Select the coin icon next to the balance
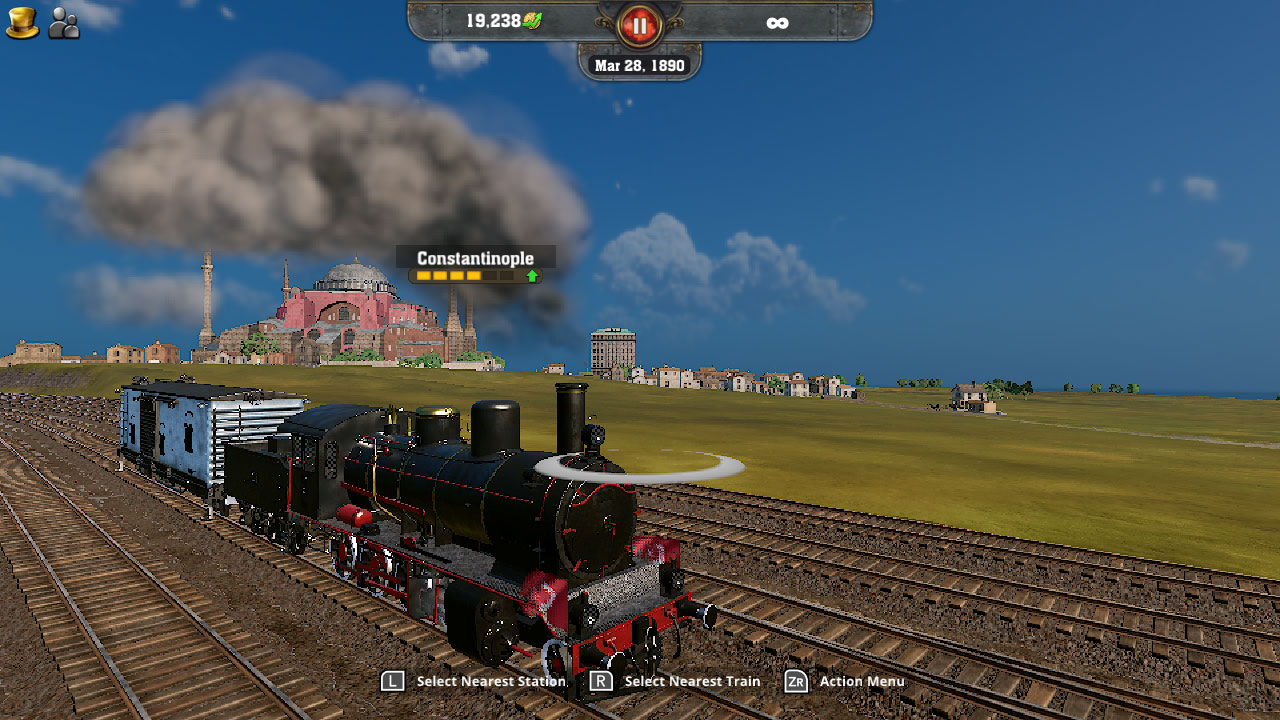This screenshot has height=720, width=1280. (x=531, y=18)
